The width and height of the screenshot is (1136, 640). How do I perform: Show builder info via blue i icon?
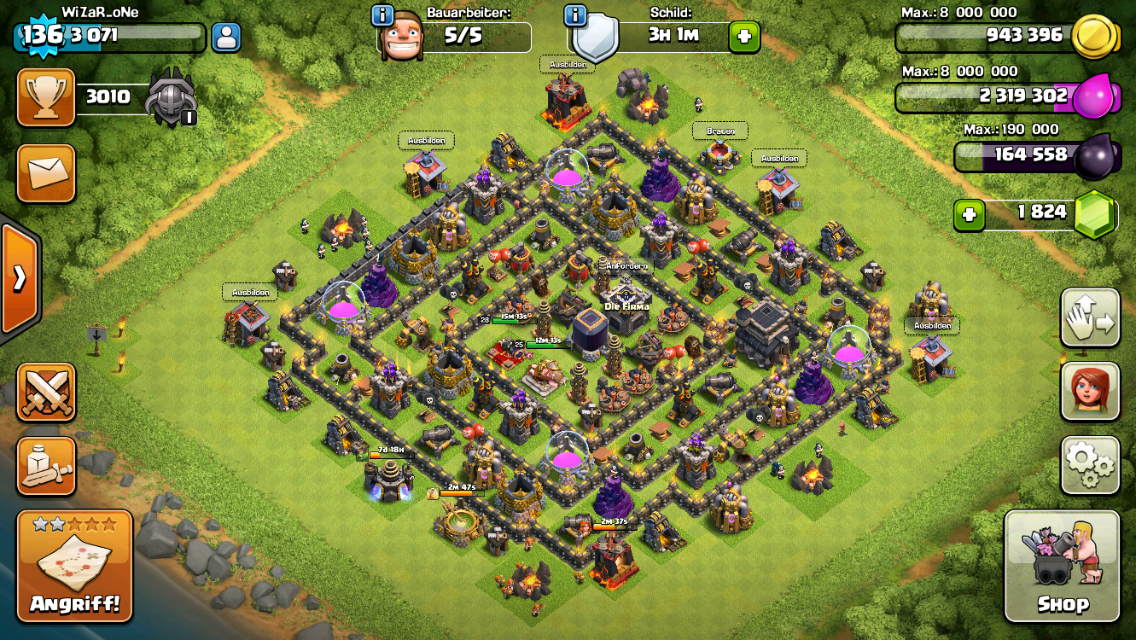pyautogui.click(x=382, y=15)
